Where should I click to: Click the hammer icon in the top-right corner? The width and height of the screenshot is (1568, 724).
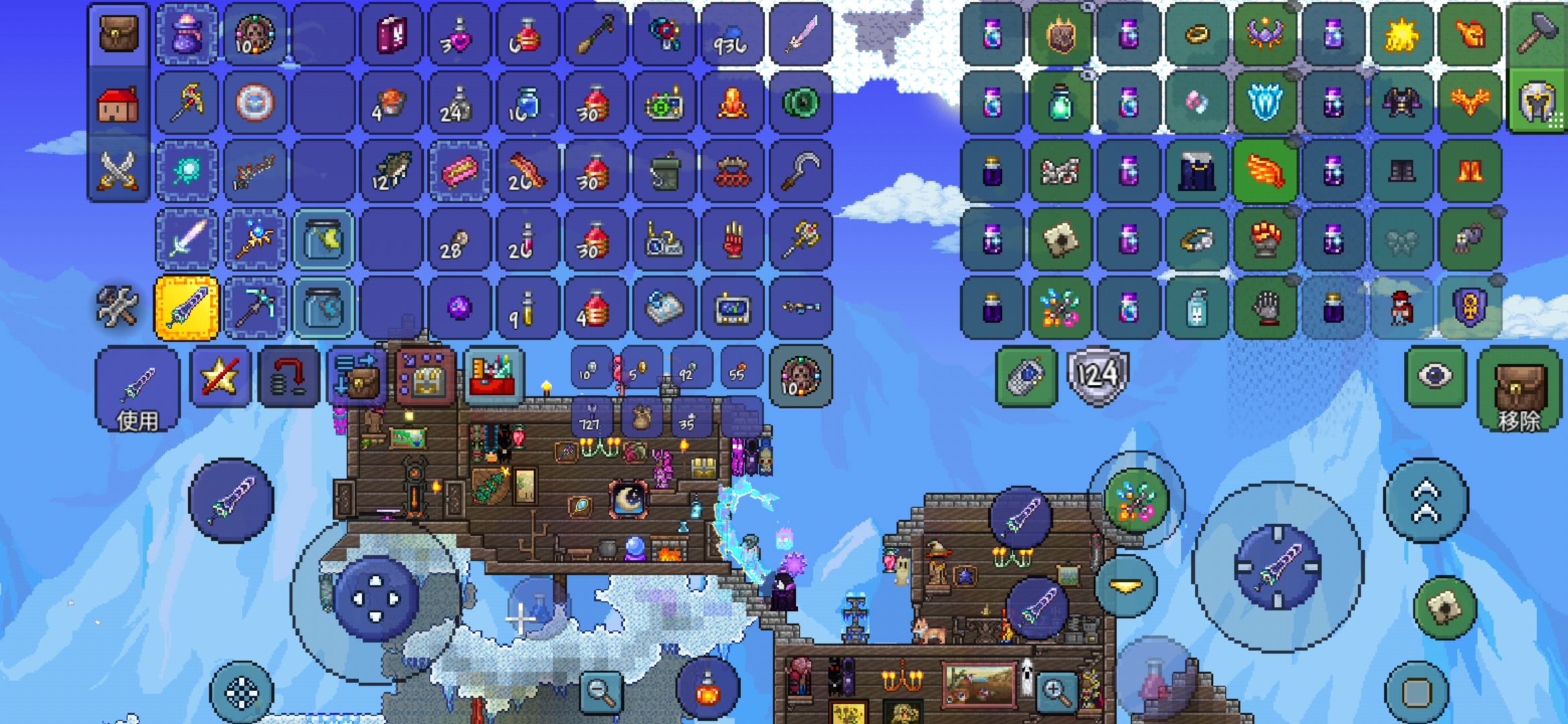1537,34
